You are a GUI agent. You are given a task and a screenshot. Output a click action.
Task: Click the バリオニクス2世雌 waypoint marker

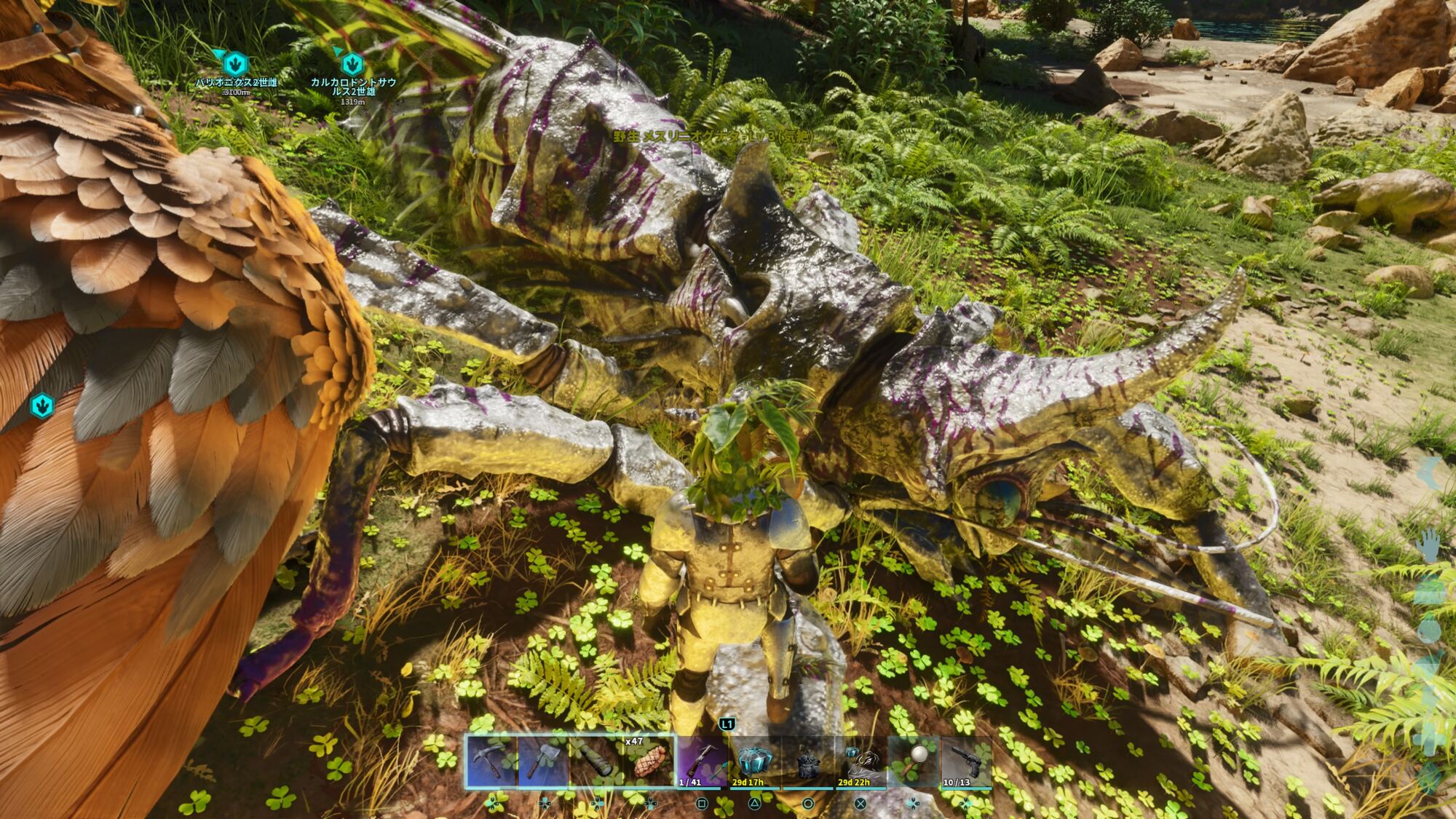235,63
